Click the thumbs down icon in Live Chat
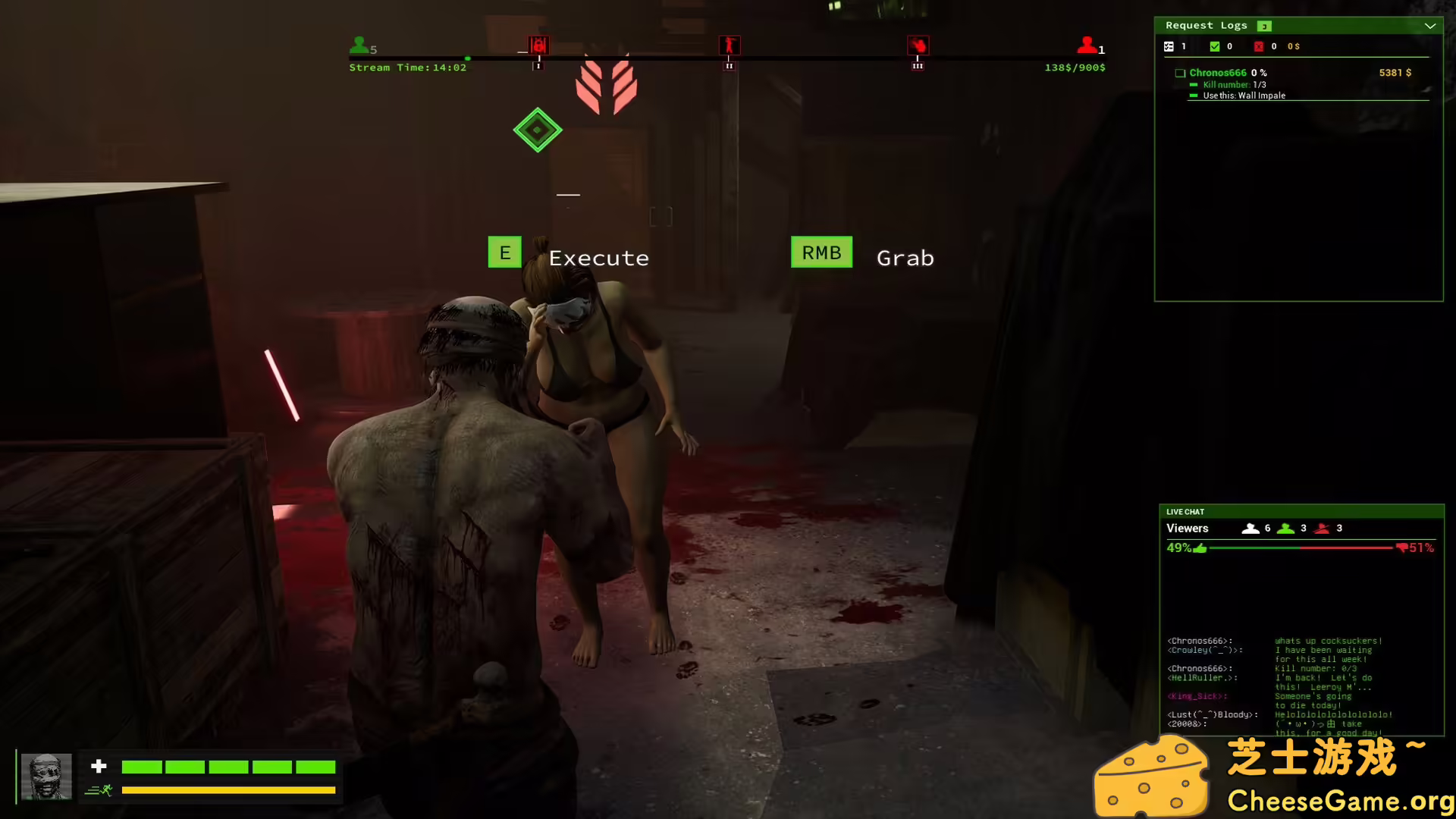The height and width of the screenshot is (819, 1456). click(x=1402, y=548)
